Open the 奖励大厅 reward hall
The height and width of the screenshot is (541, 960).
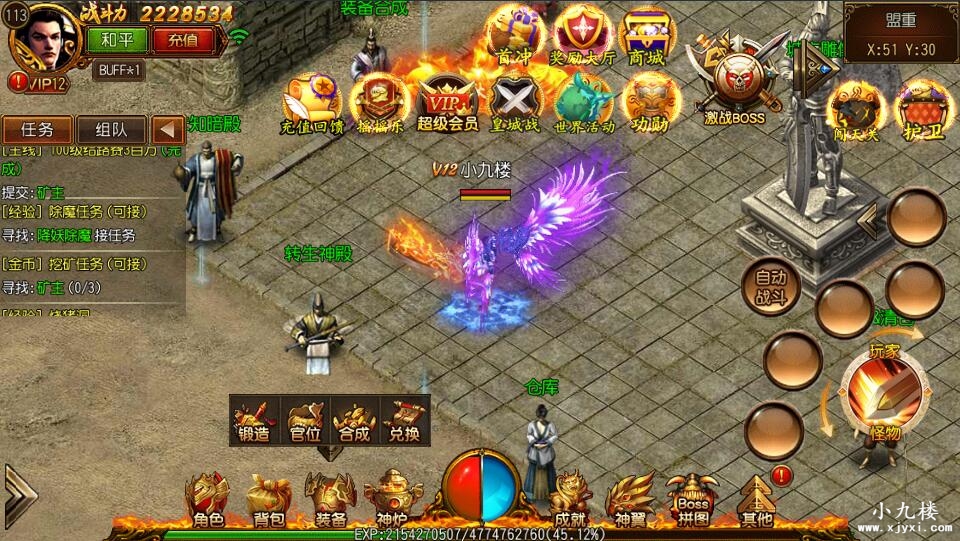click(x=583, y=38)
